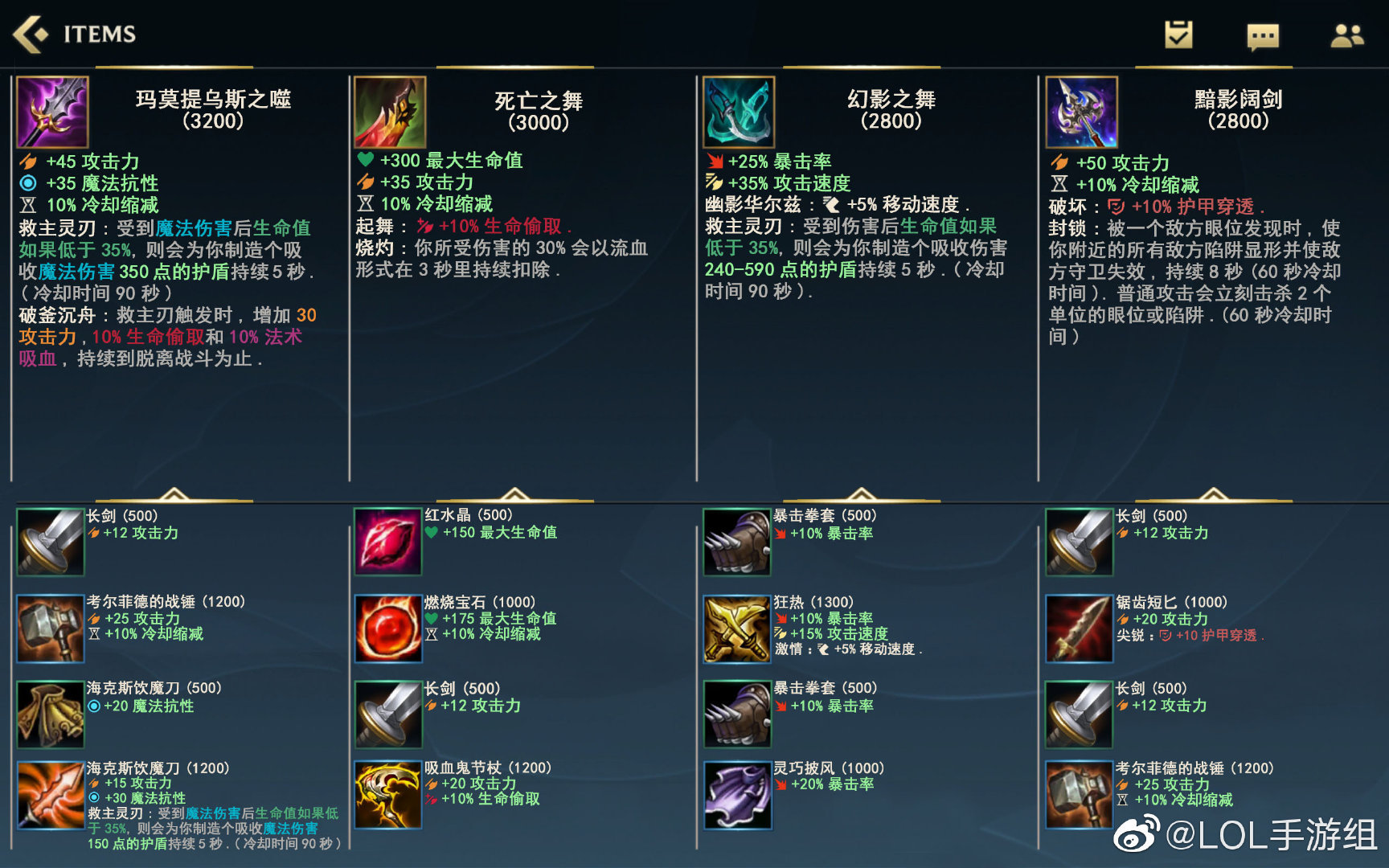This screenshot has width=1389, height=868.
Task: Select the 玛莫提乌斯之噬 item icon
Action: pyautogui.click(x=53, y=113)
